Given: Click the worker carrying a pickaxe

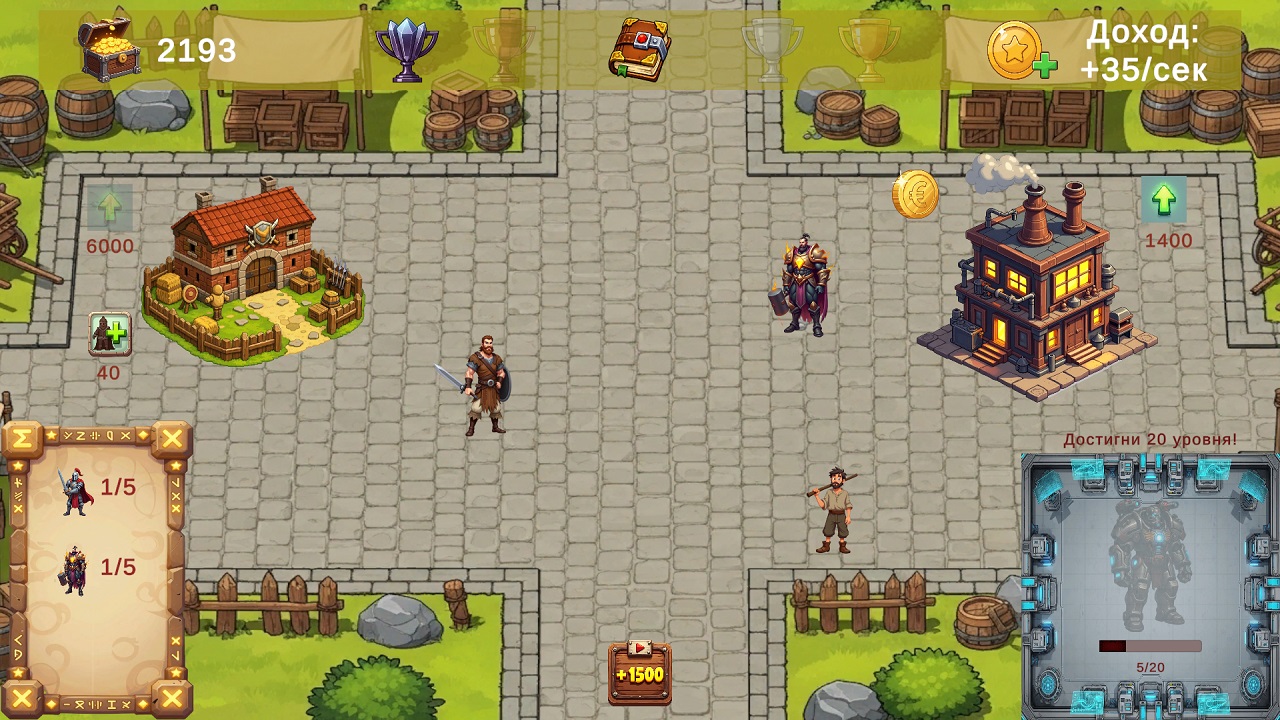Looking at the screenshot, I should click(x=838, y=510).
